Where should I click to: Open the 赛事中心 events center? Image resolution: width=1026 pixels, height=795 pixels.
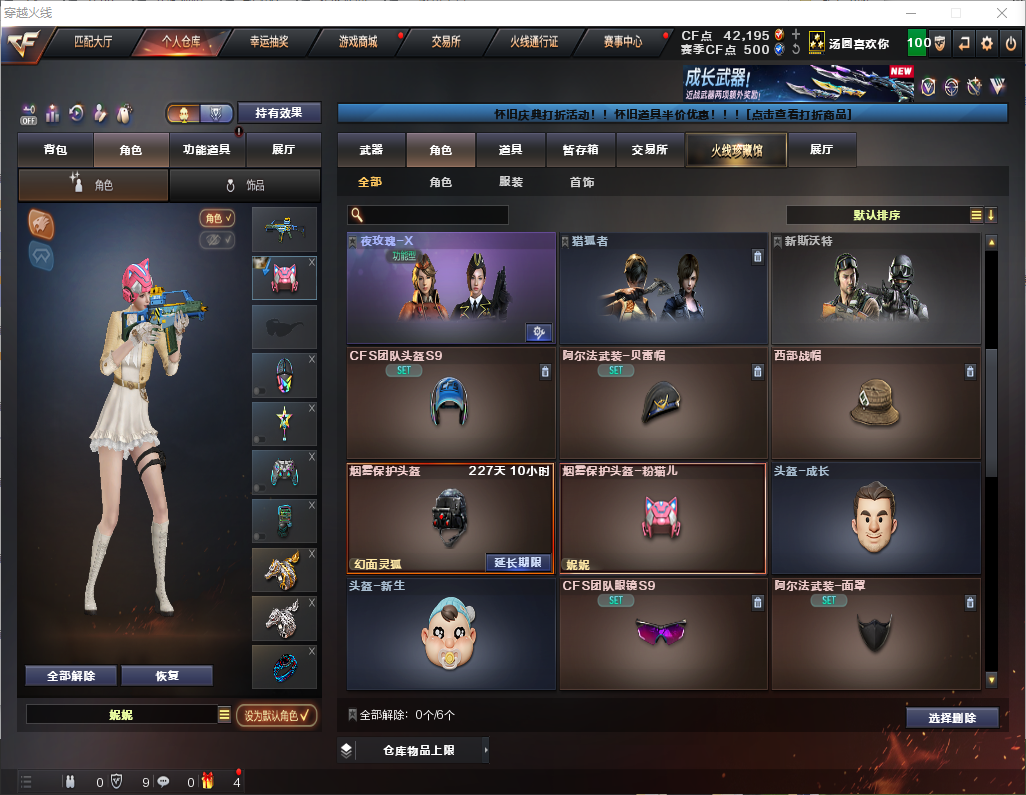[622, 42]
